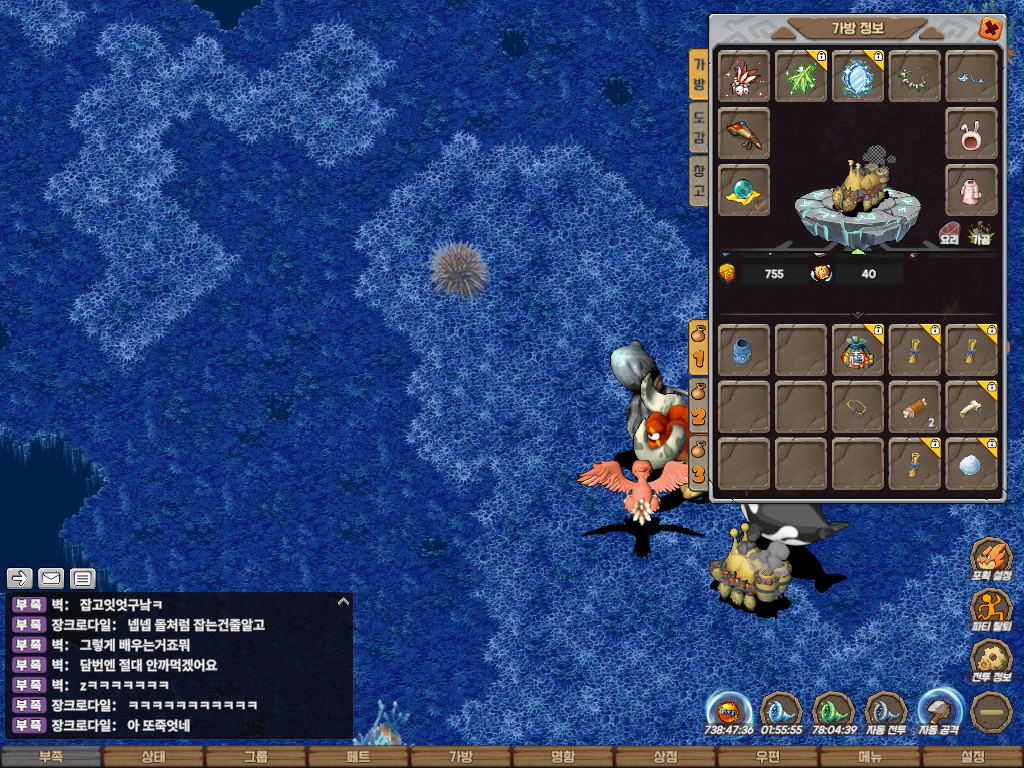The width and height of the screenshot is (1024, 768).
Task: Switch to the 도감 side tab
Action: tap(698, 127)
